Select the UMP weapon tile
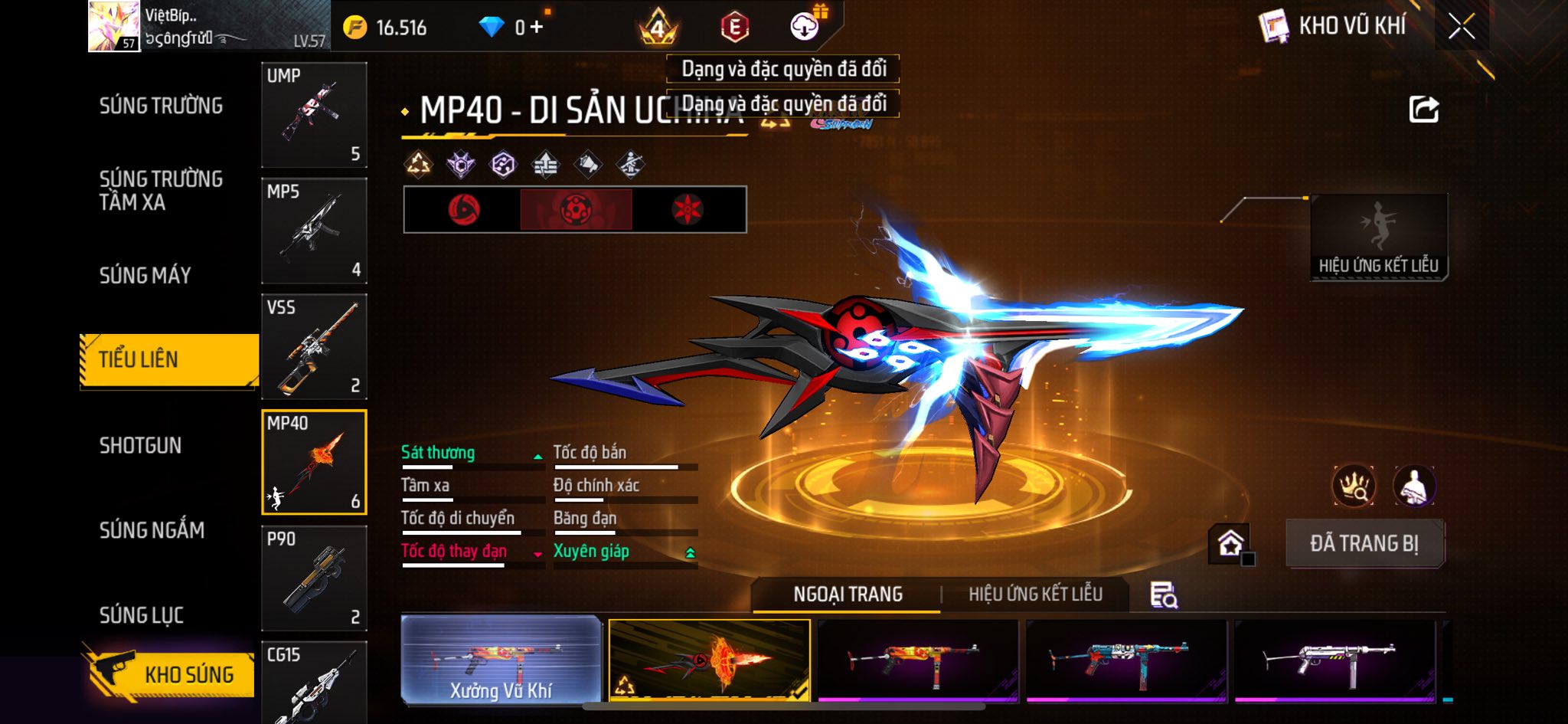The height and width of the screenshot is (724, 1568). 314,115
